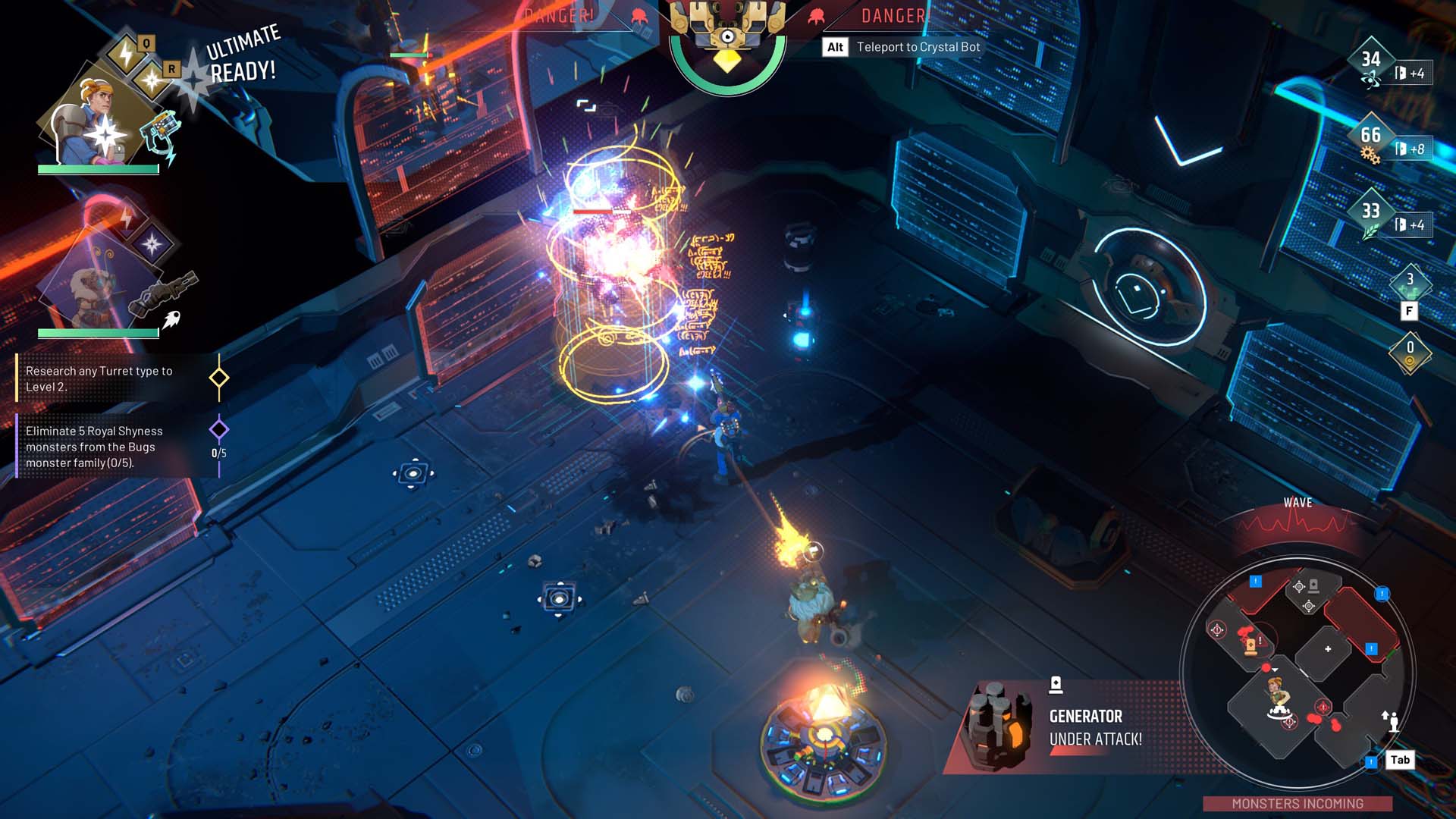Screen dimensions: 1456x819
Task: Activate the lightning bolt ability
Action: point(124,53)
